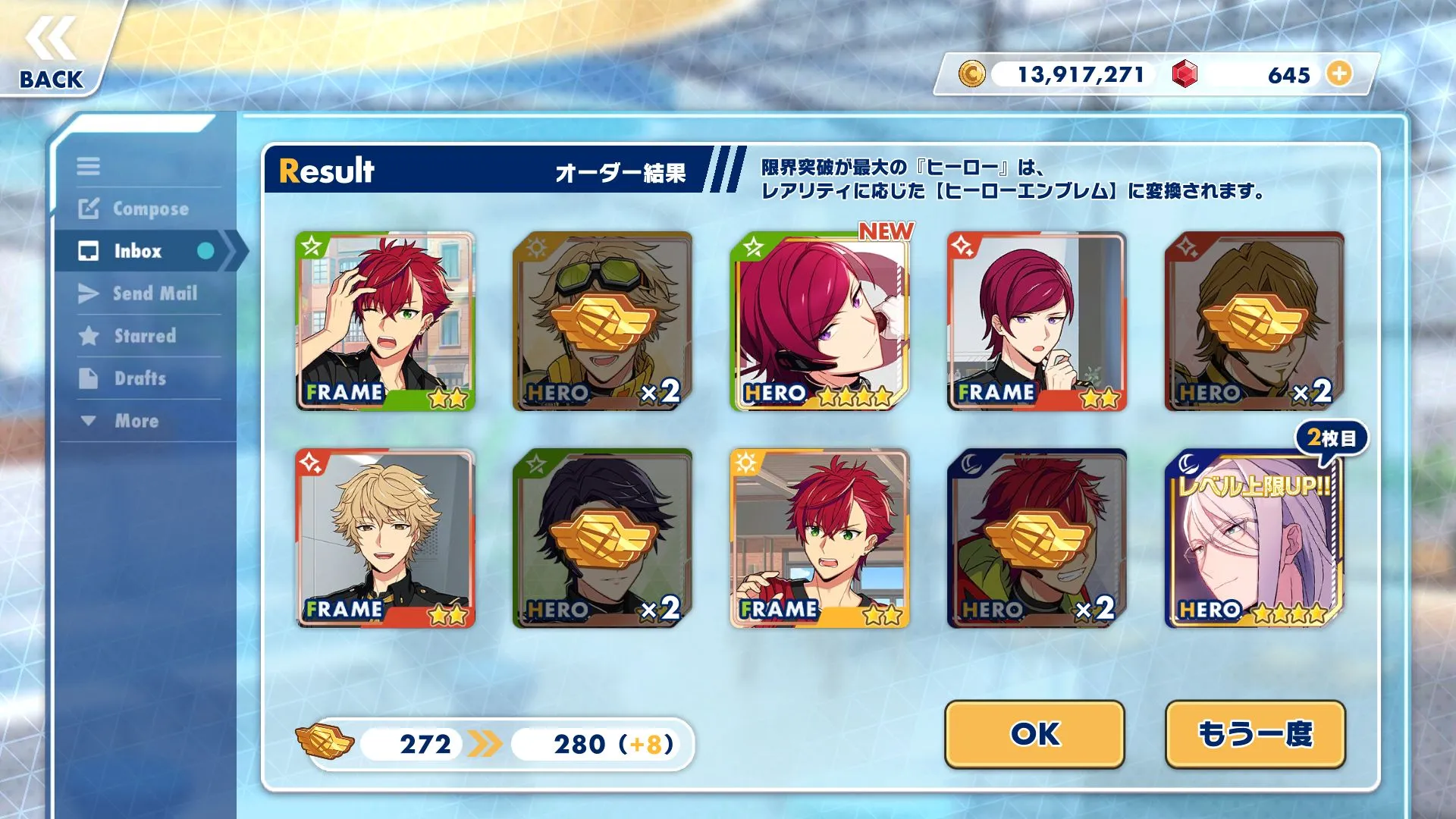Image resolution: width=1456 pixels, height=819 pixels.
Task: Open the Starred entry
Action: tap(144, 336)
